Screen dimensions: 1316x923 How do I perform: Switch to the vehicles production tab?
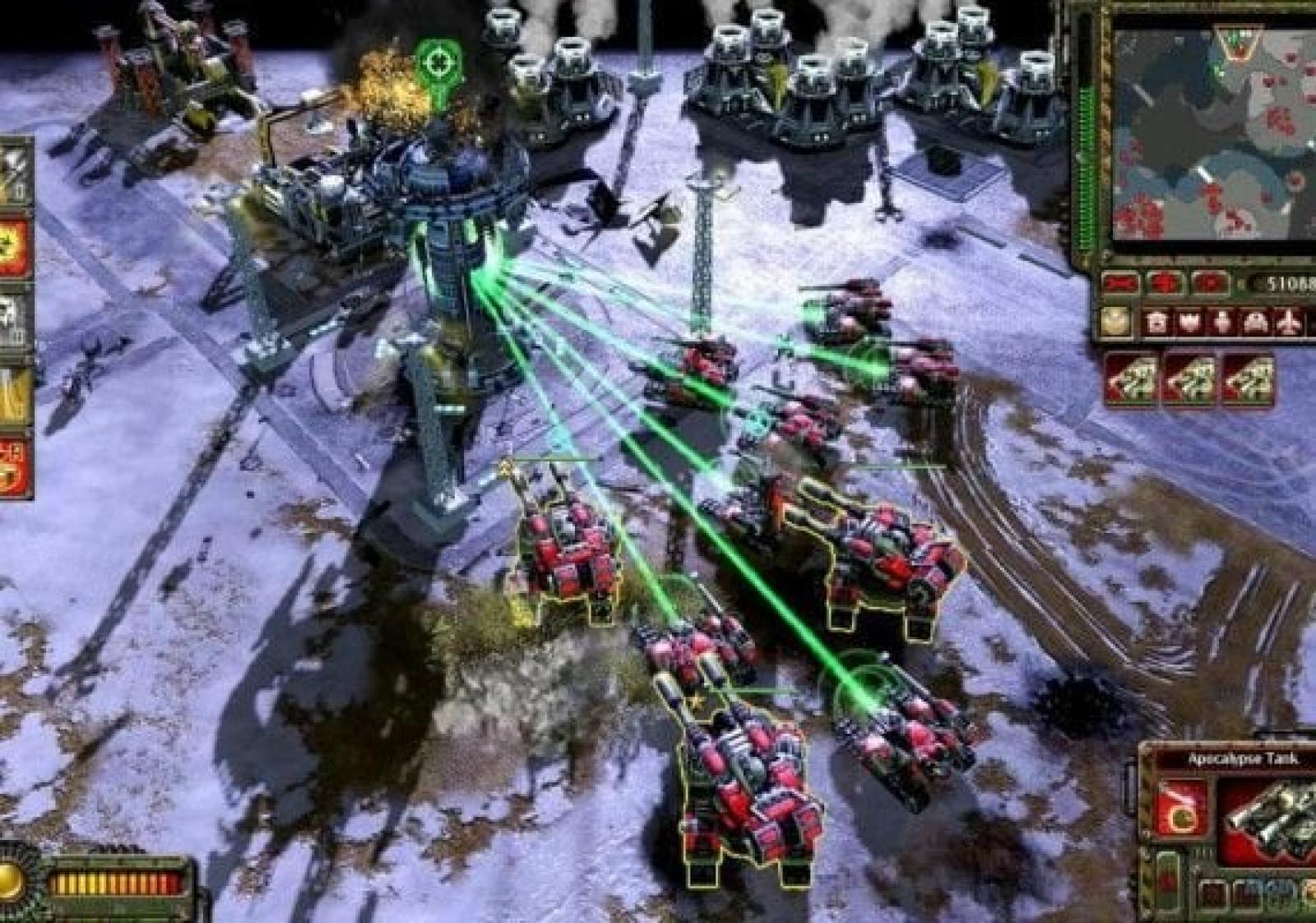pos(1254,323)
